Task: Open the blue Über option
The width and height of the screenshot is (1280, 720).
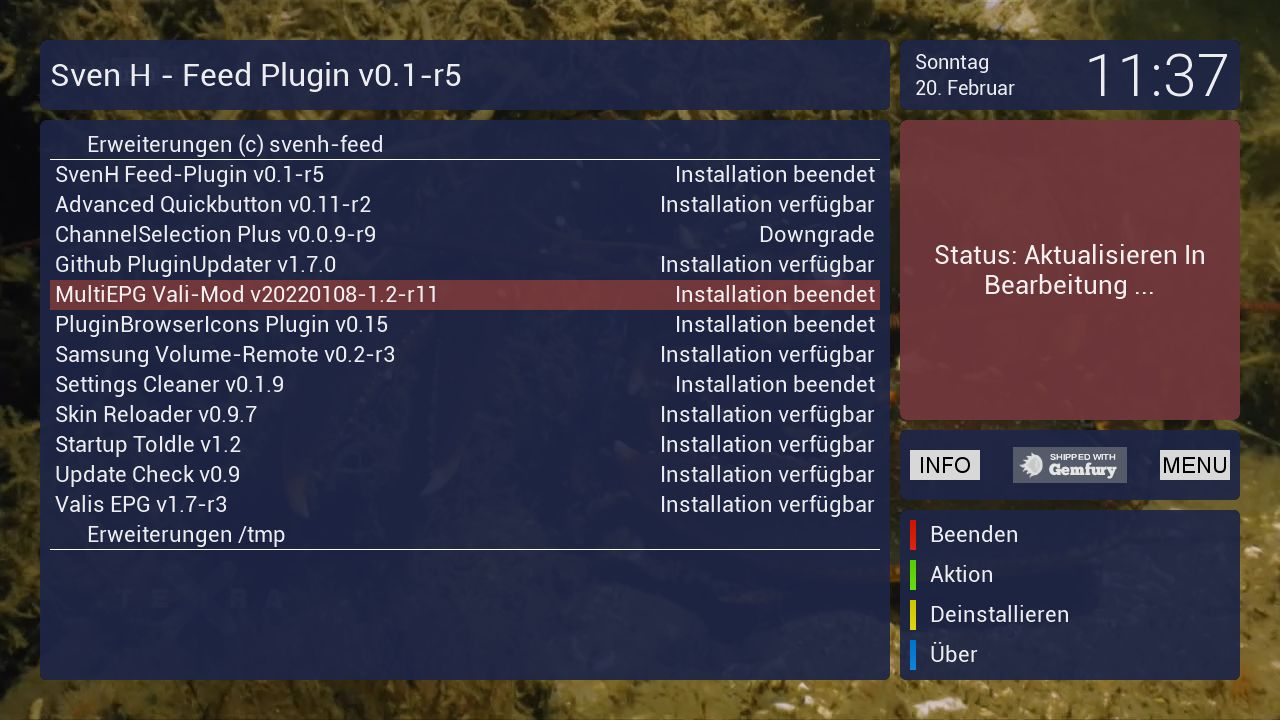Action: (953, 655)
